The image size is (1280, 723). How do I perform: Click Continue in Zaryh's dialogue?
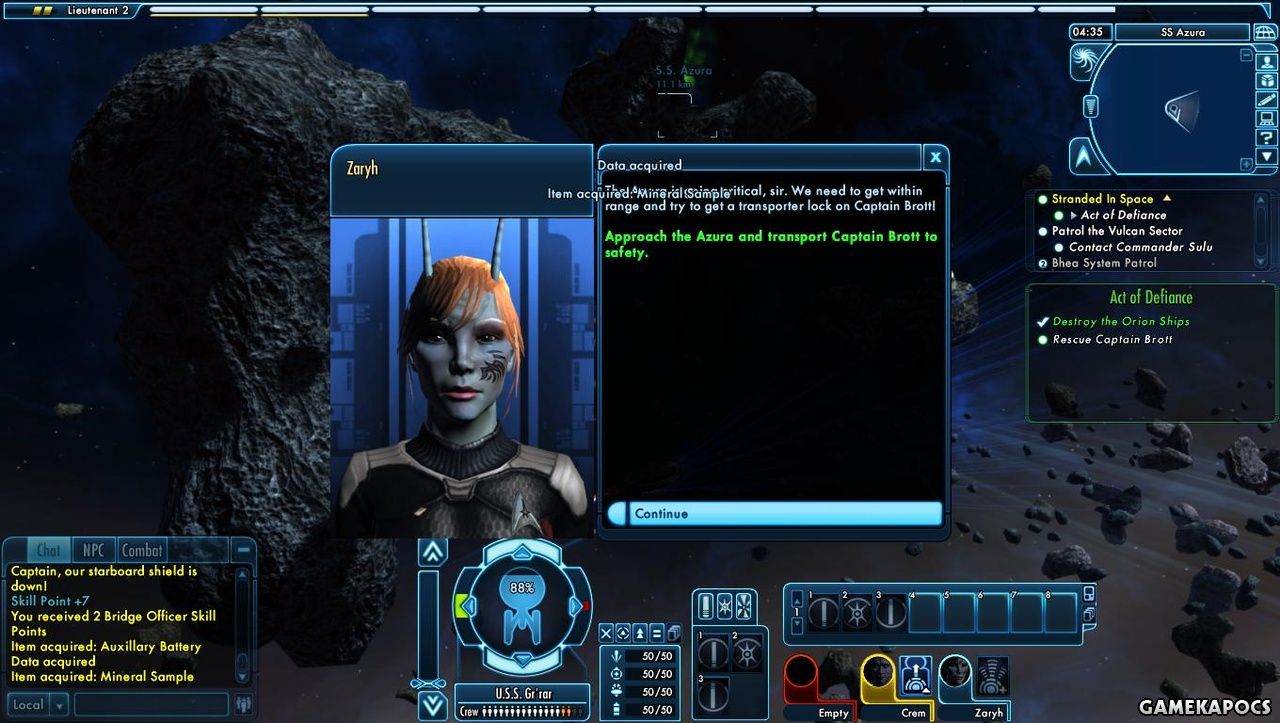(775, 514)
